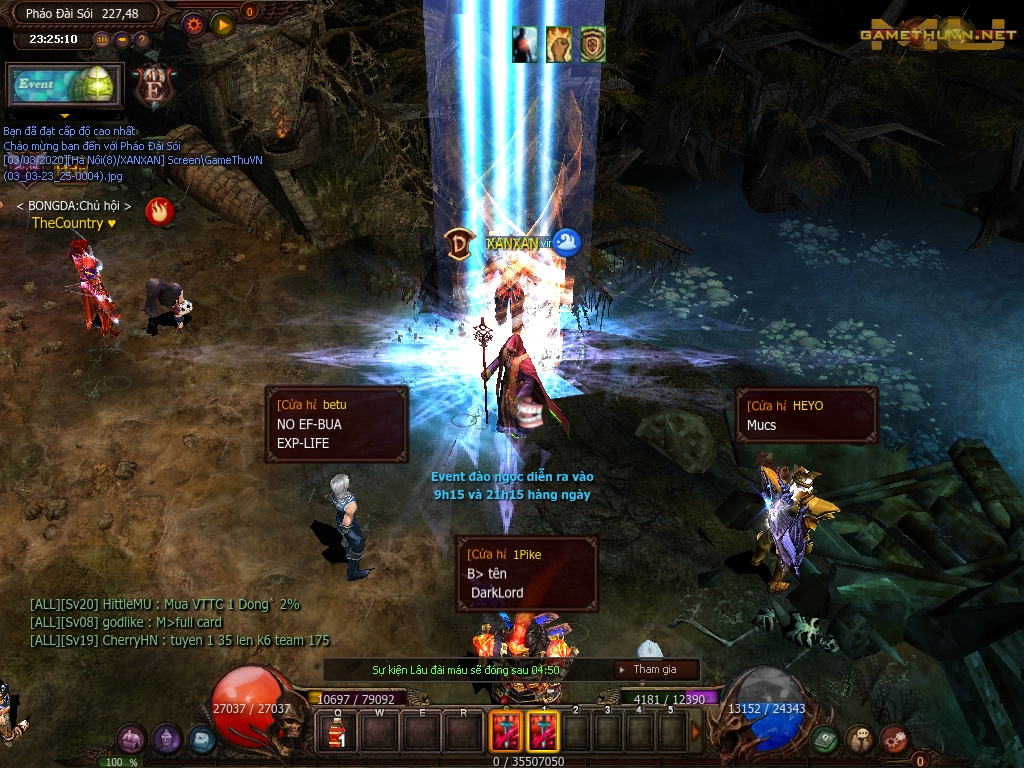The image size is (1024, 768).
Task: Open the betu shop sign
Action: coord(336,424)
